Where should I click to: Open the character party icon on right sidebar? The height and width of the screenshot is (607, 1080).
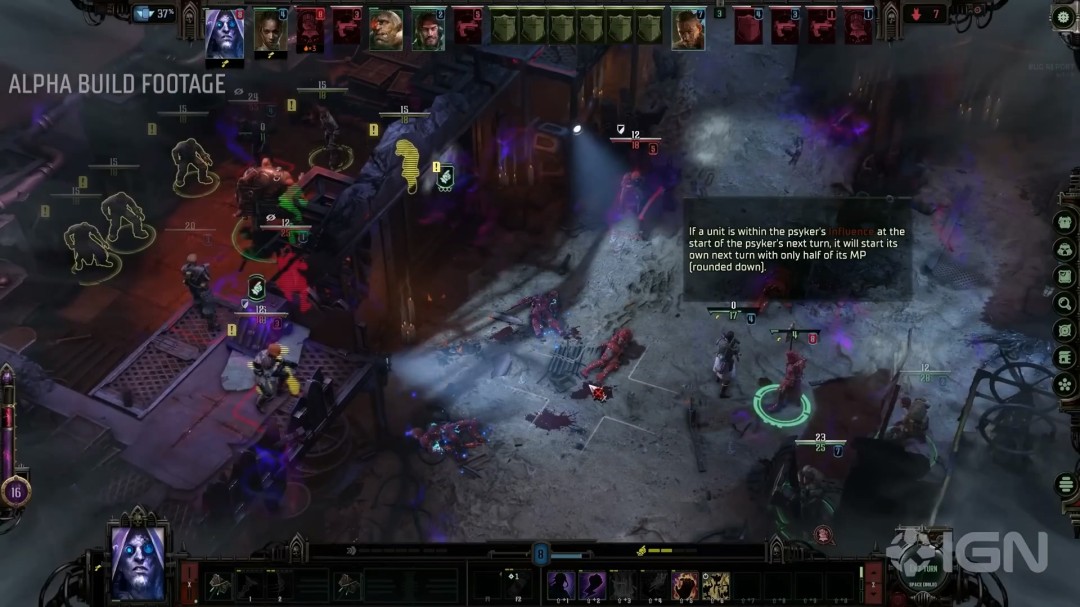1064,249
